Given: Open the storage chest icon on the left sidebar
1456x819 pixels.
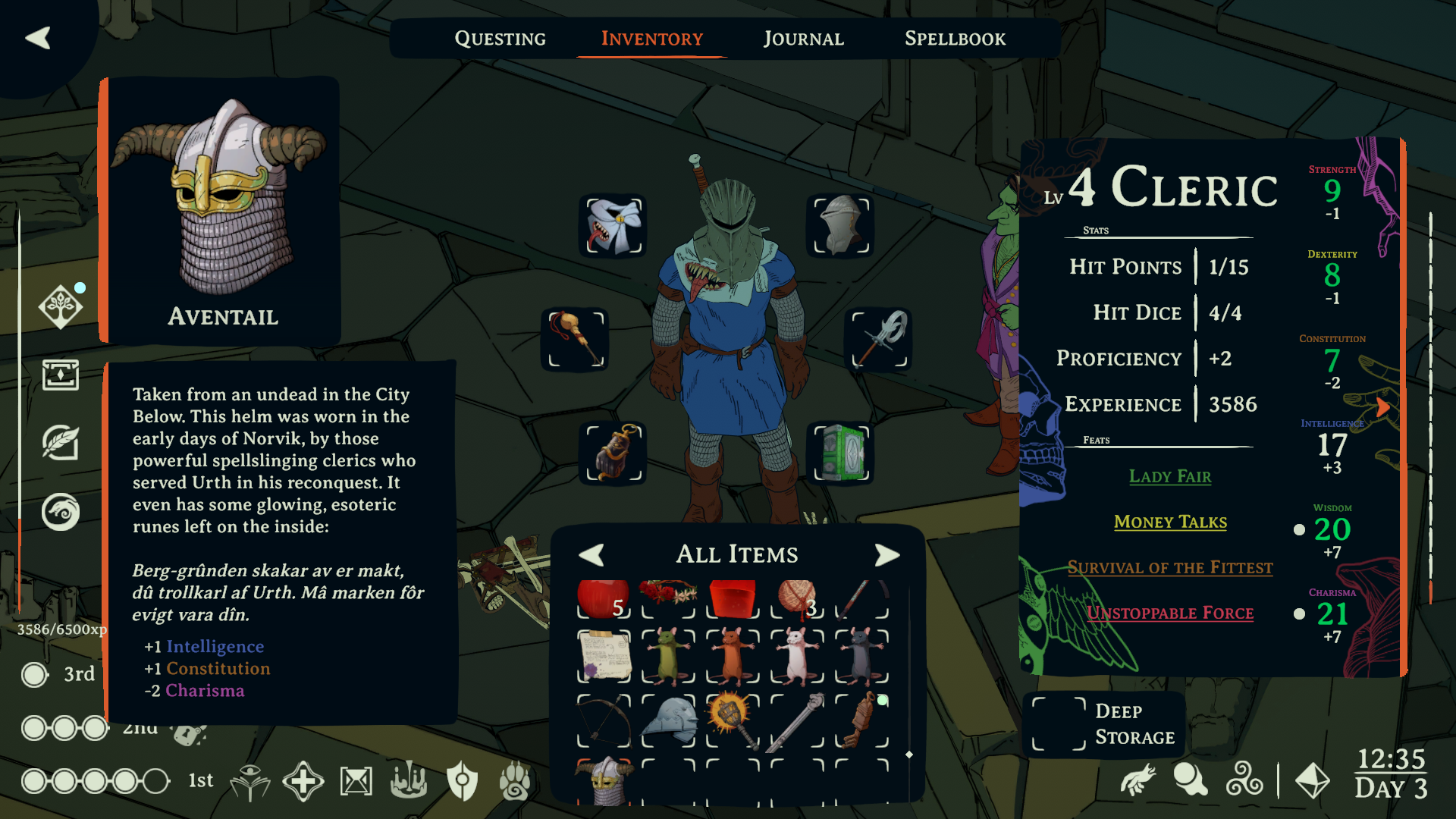Looking at the screenshot, I should [61, 375].
